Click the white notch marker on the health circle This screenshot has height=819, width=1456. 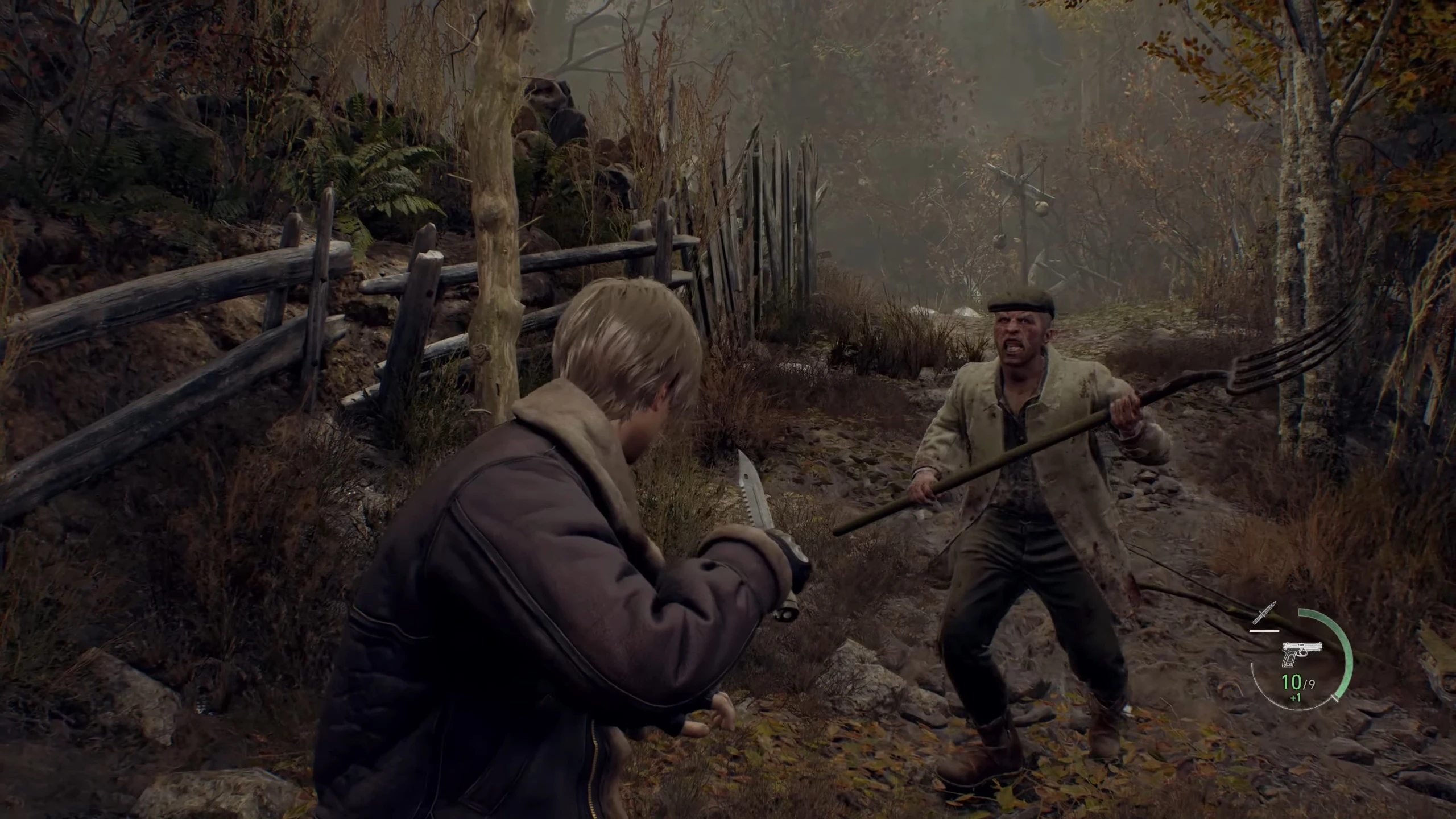1335,698
